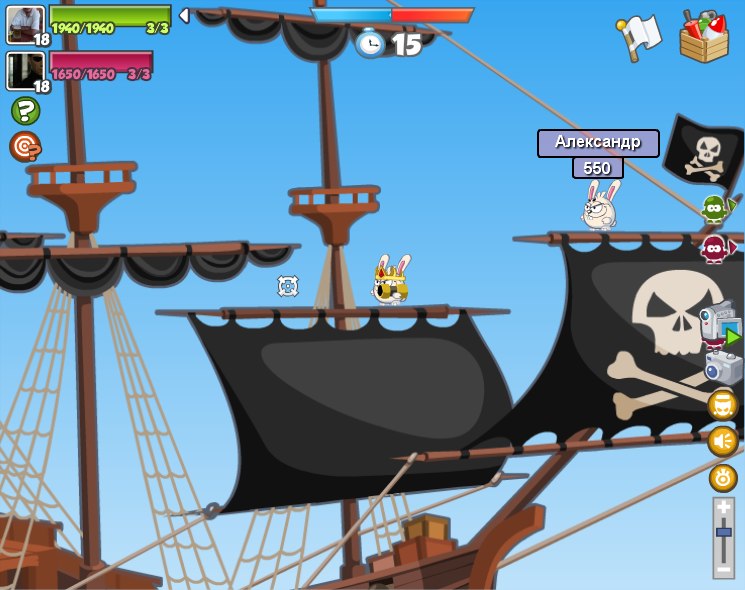745x590 pixels.
Task: Zoom in with the plus button
Action: pyautogui.click(x=723, y=508)
